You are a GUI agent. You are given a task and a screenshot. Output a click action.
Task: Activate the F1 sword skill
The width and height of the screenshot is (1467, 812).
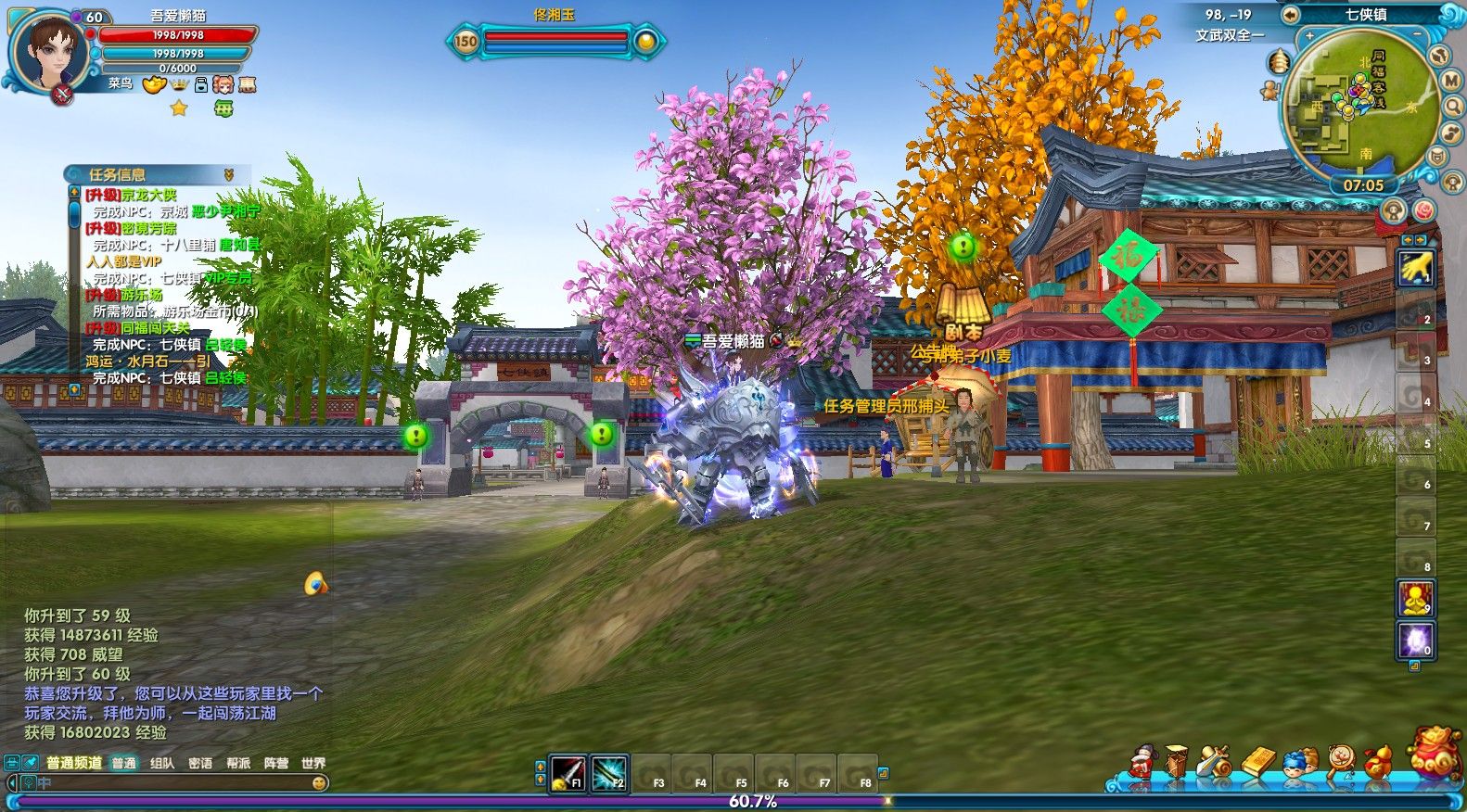pos(568,772)
